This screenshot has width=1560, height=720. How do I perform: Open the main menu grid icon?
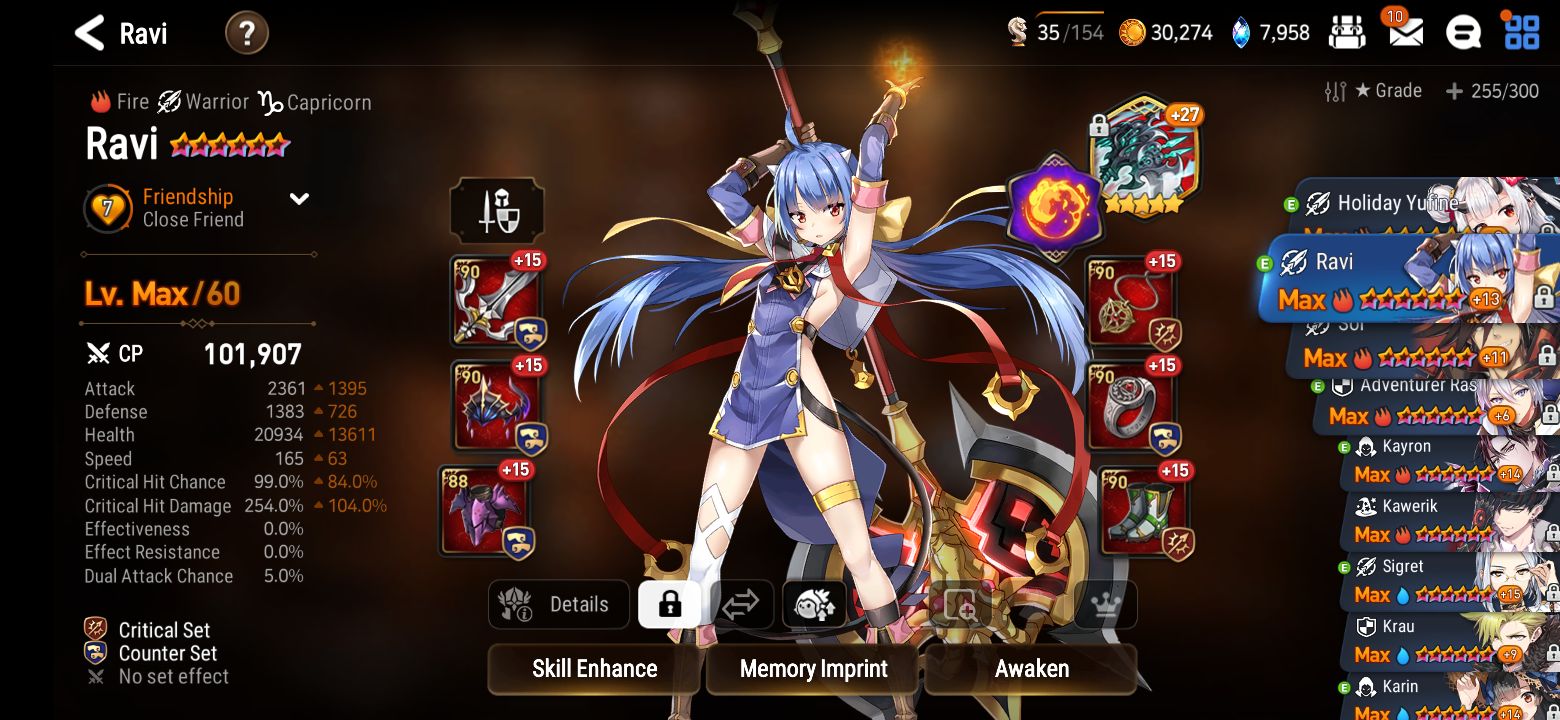(x=1521, y=32)
